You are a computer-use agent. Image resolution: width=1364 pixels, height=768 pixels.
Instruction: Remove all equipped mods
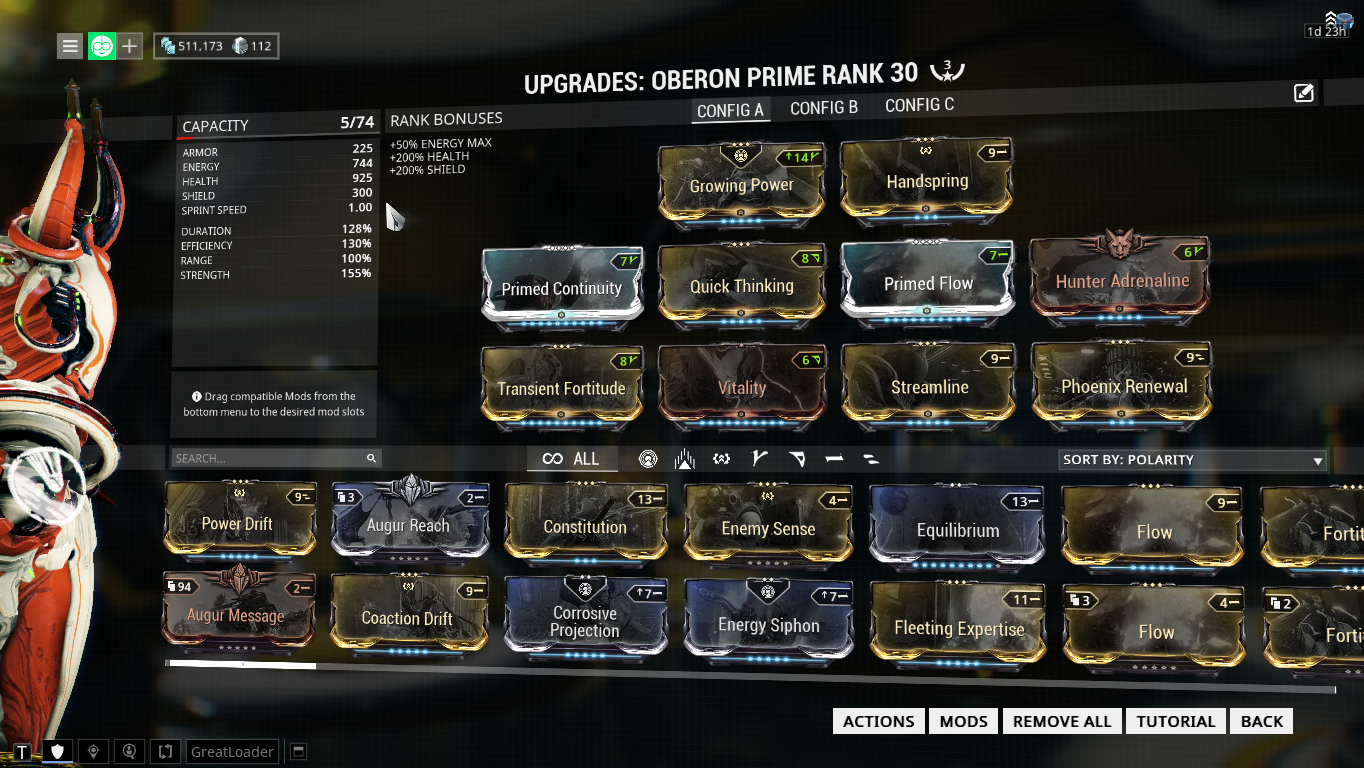(1062, 721)
